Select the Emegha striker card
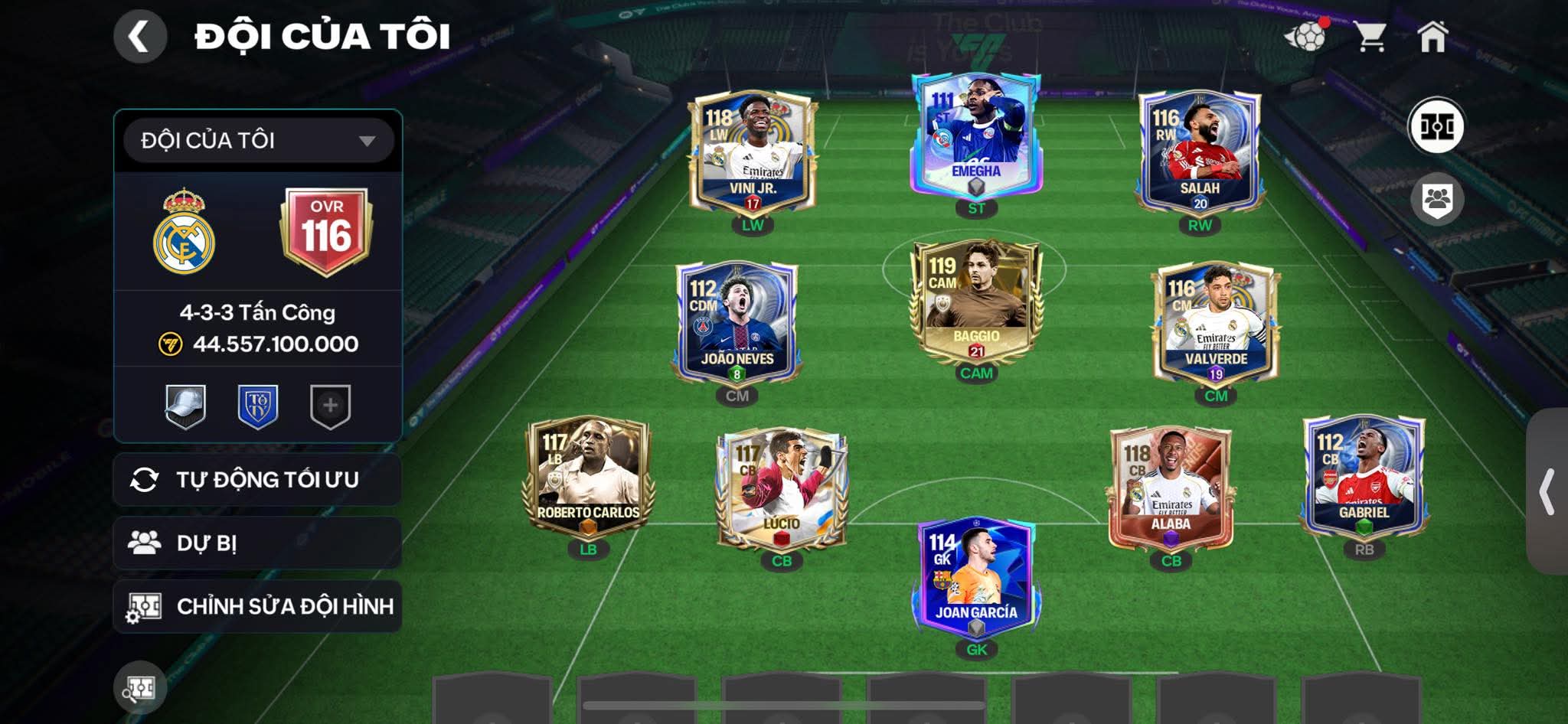Viewport: 1568px width, 724px height. point(975,136)
